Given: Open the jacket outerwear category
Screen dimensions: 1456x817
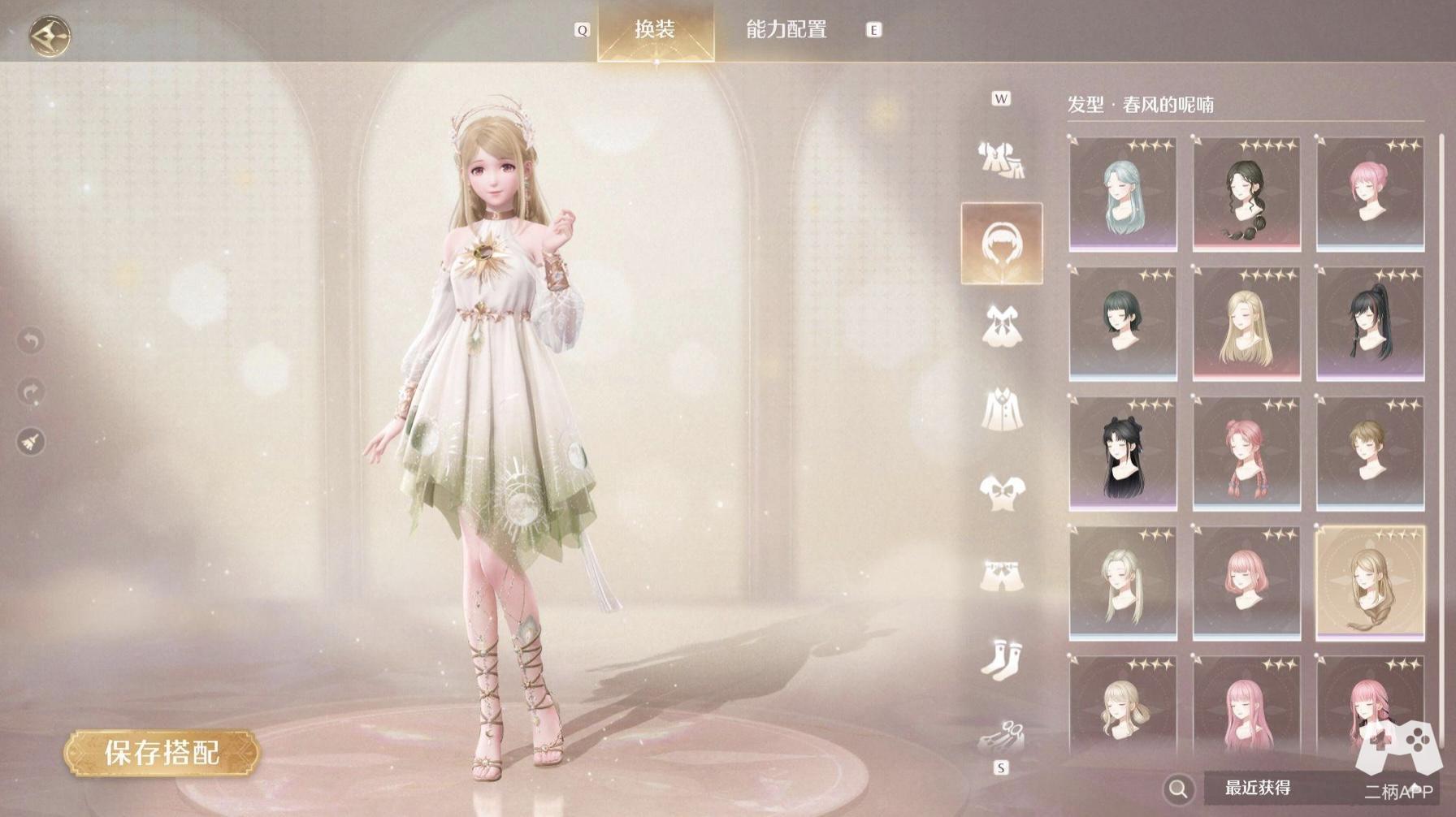Looking at the screenshot, I should 1001,409.
